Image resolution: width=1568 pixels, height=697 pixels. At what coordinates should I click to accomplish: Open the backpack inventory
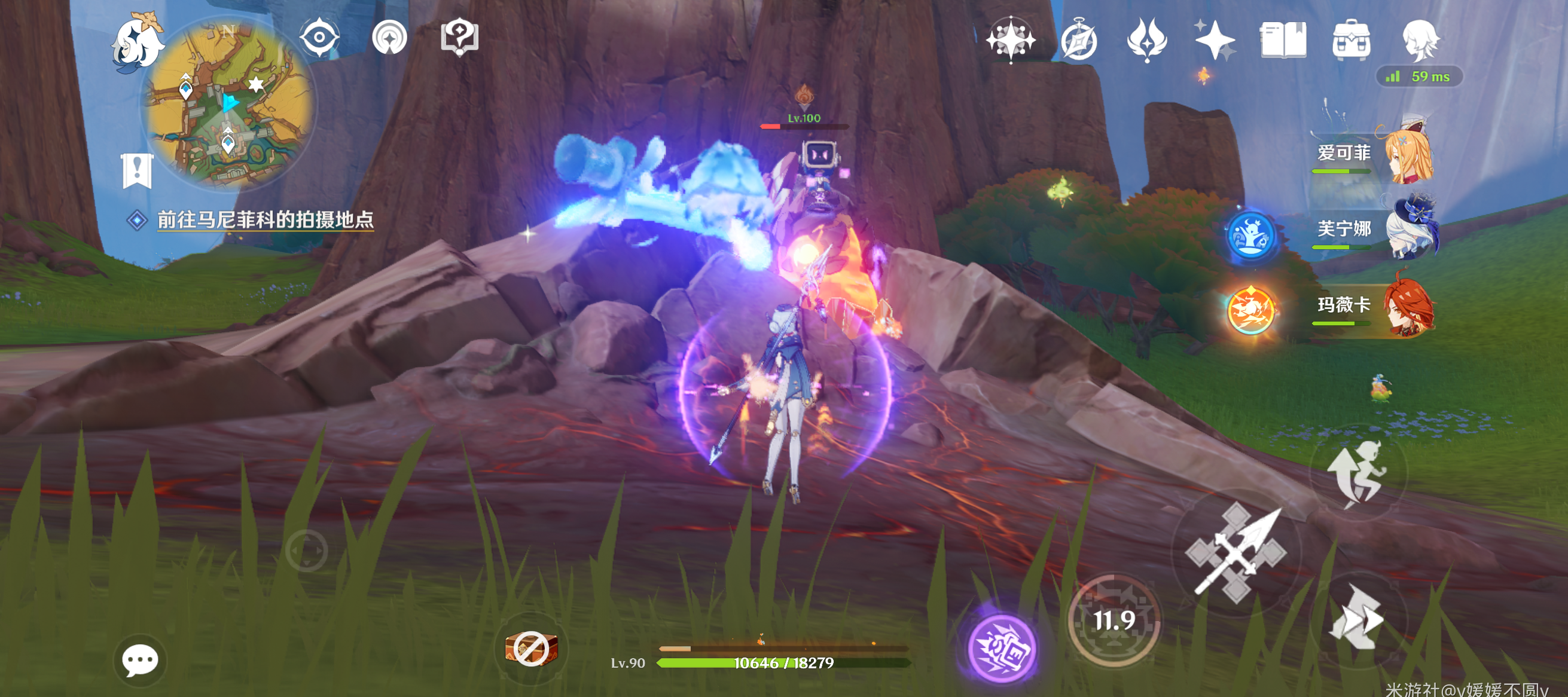point(1352,41)
